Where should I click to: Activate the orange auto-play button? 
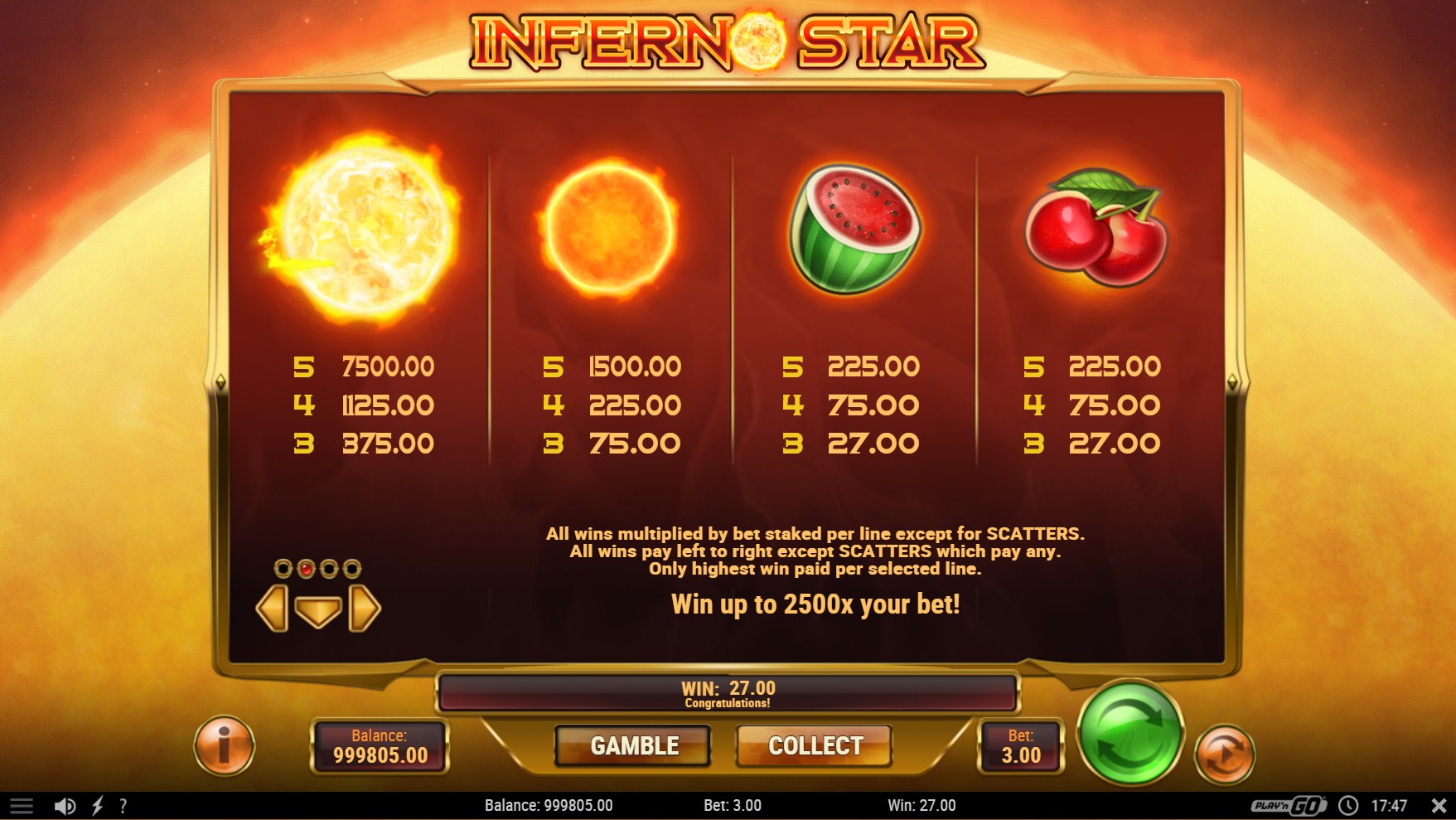point(1224,754)
